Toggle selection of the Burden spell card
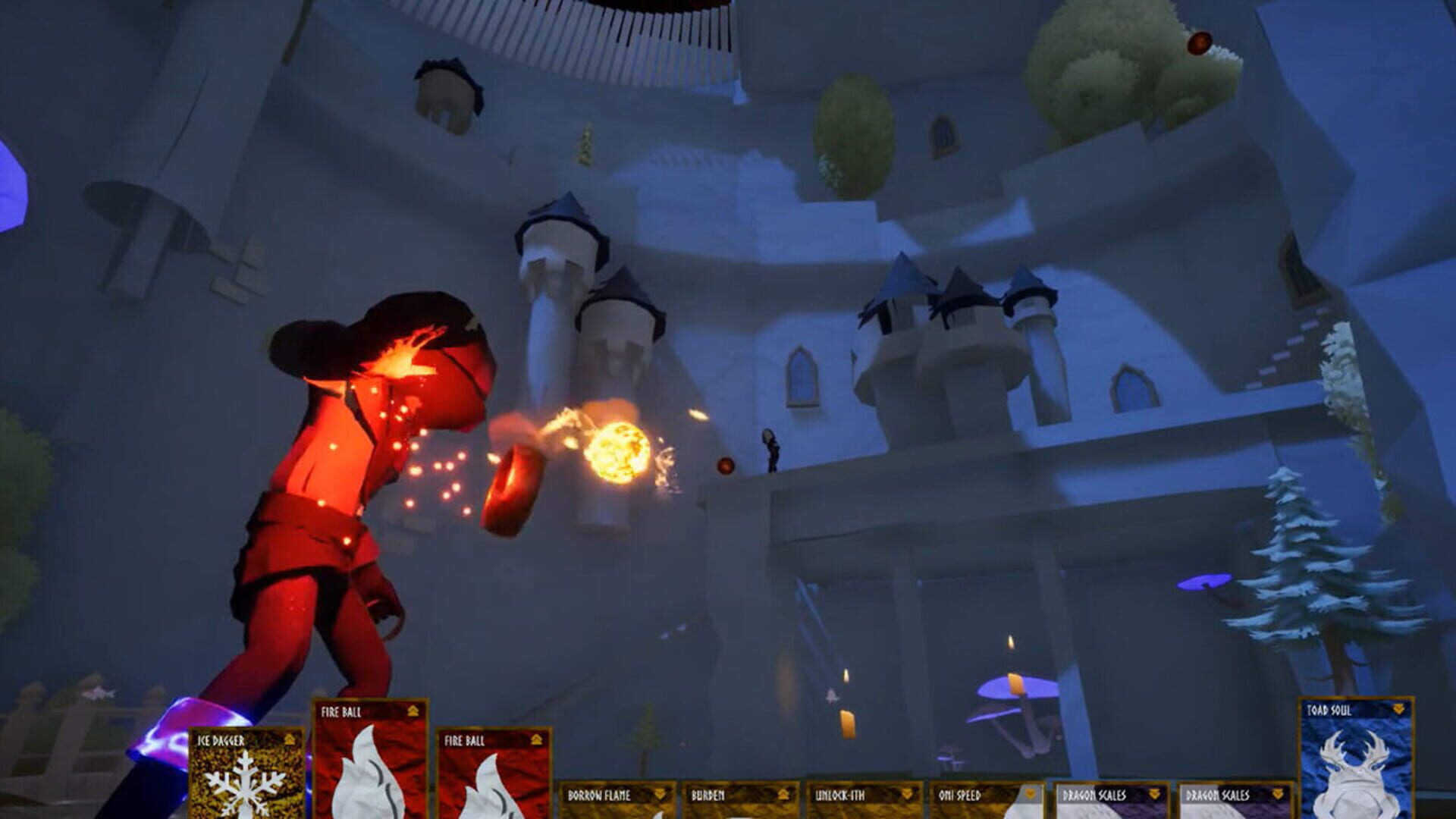This screenshot has height=819, width=1456. [x=706, y=795]
